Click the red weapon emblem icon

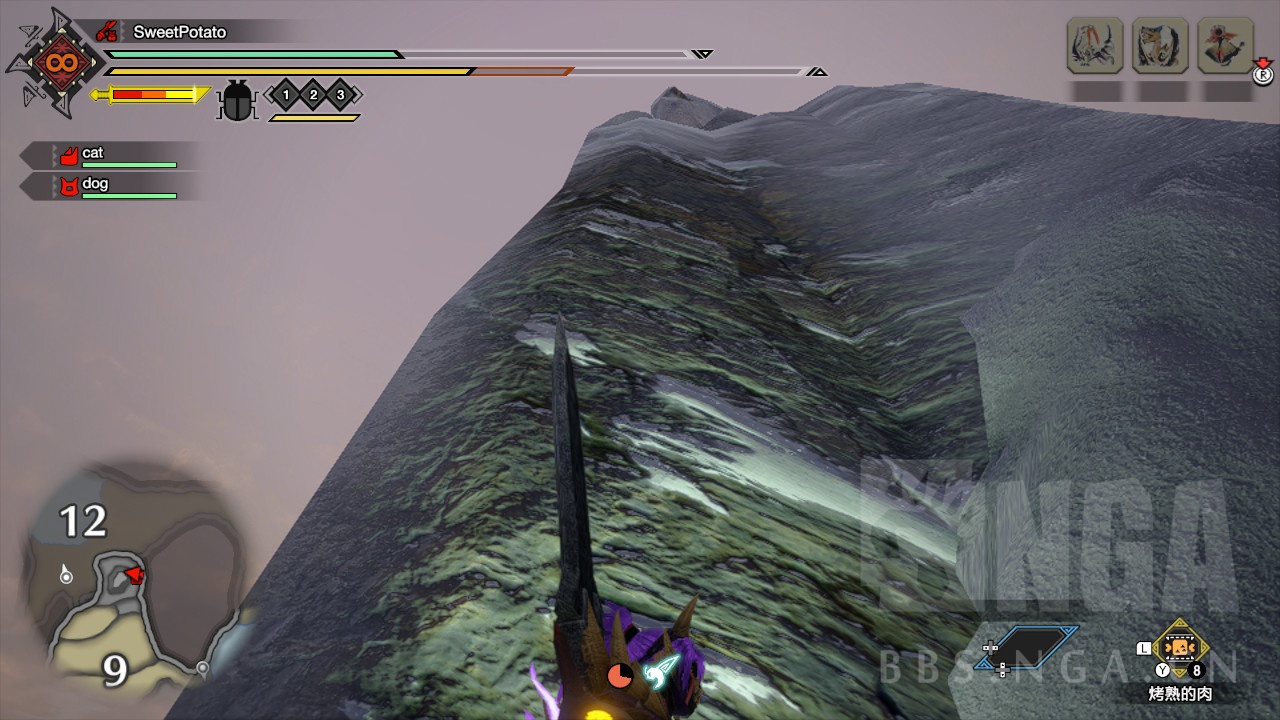click(54, 63)
